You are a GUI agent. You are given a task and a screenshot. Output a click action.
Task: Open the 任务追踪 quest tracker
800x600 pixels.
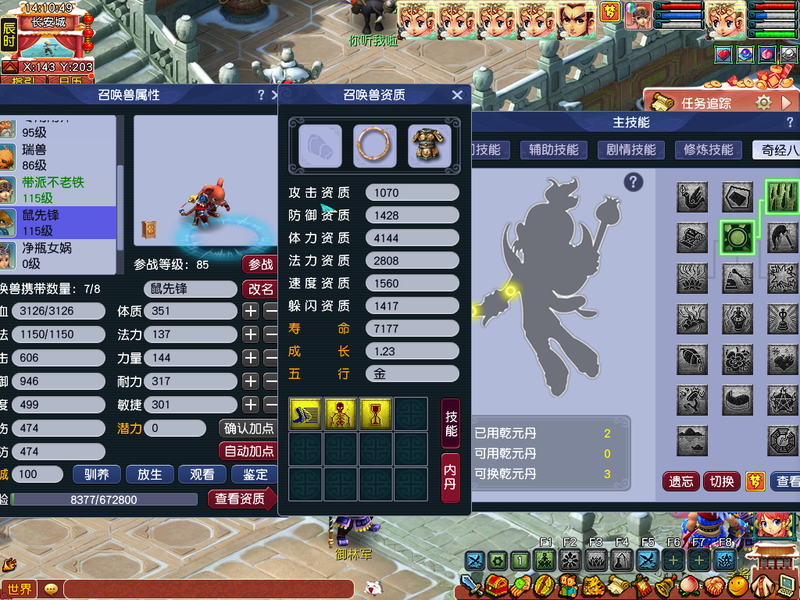(x=706, y=102)
